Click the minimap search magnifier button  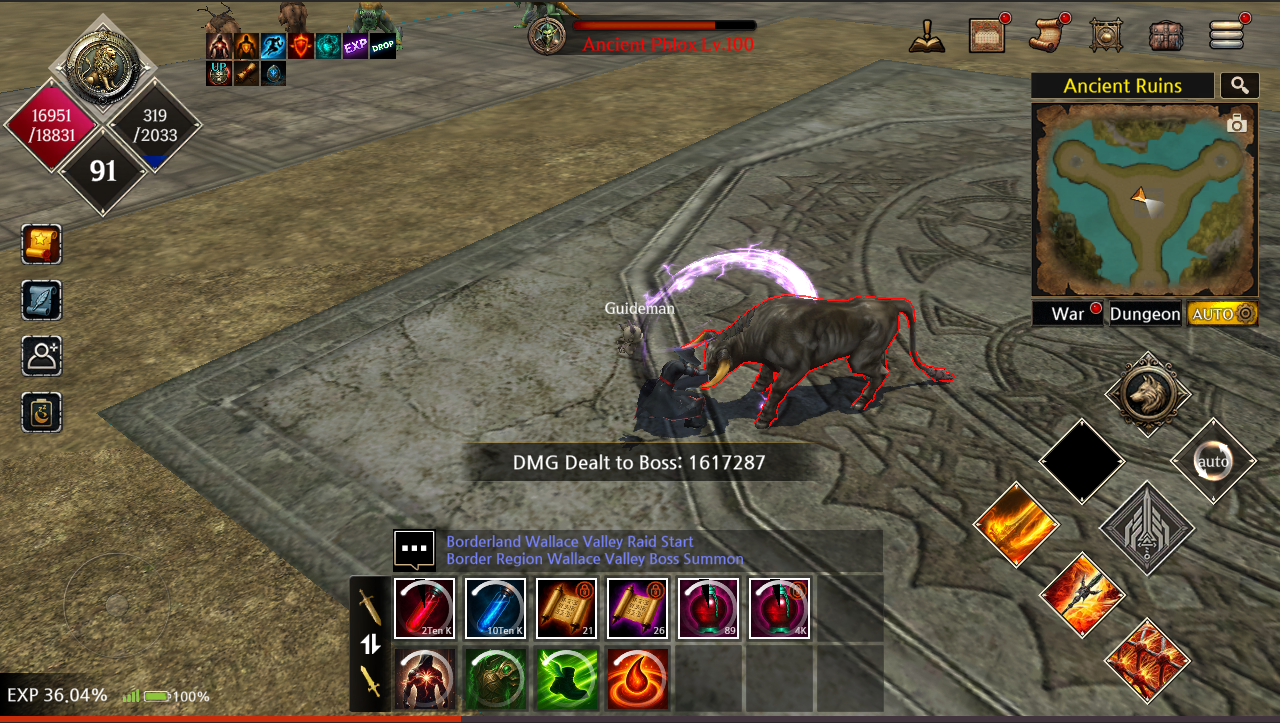pyautogui.click(x=1240, y=86)
